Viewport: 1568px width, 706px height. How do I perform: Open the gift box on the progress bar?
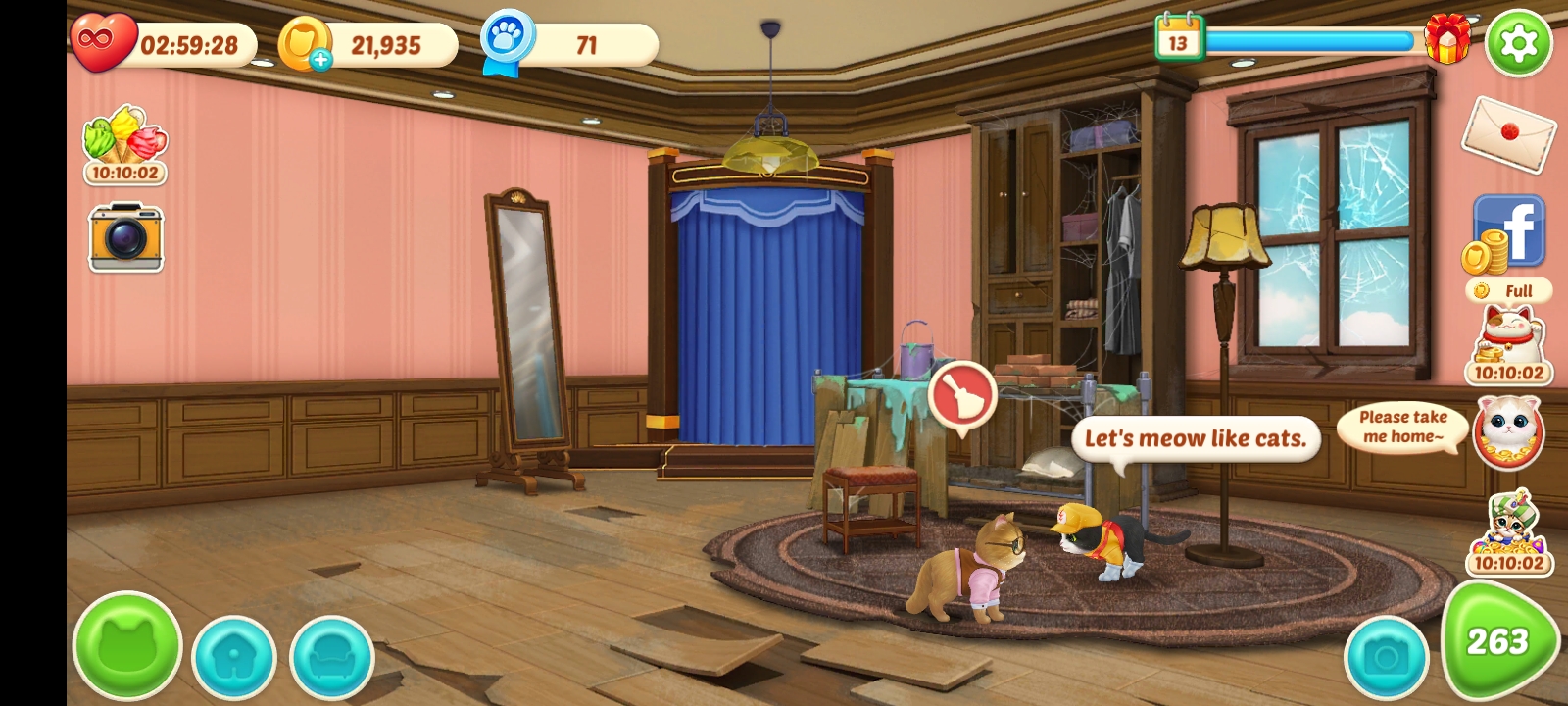[1447, 40]
